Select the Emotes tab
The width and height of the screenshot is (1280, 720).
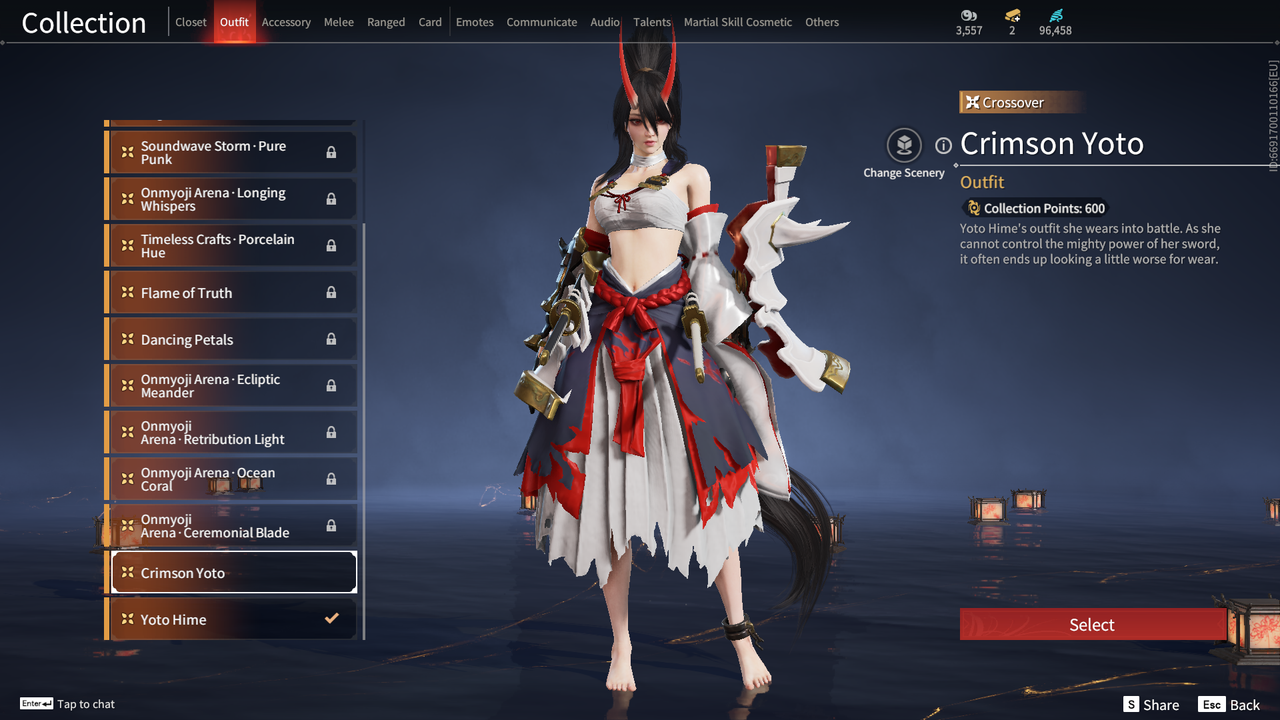click(x=475, y=22)
